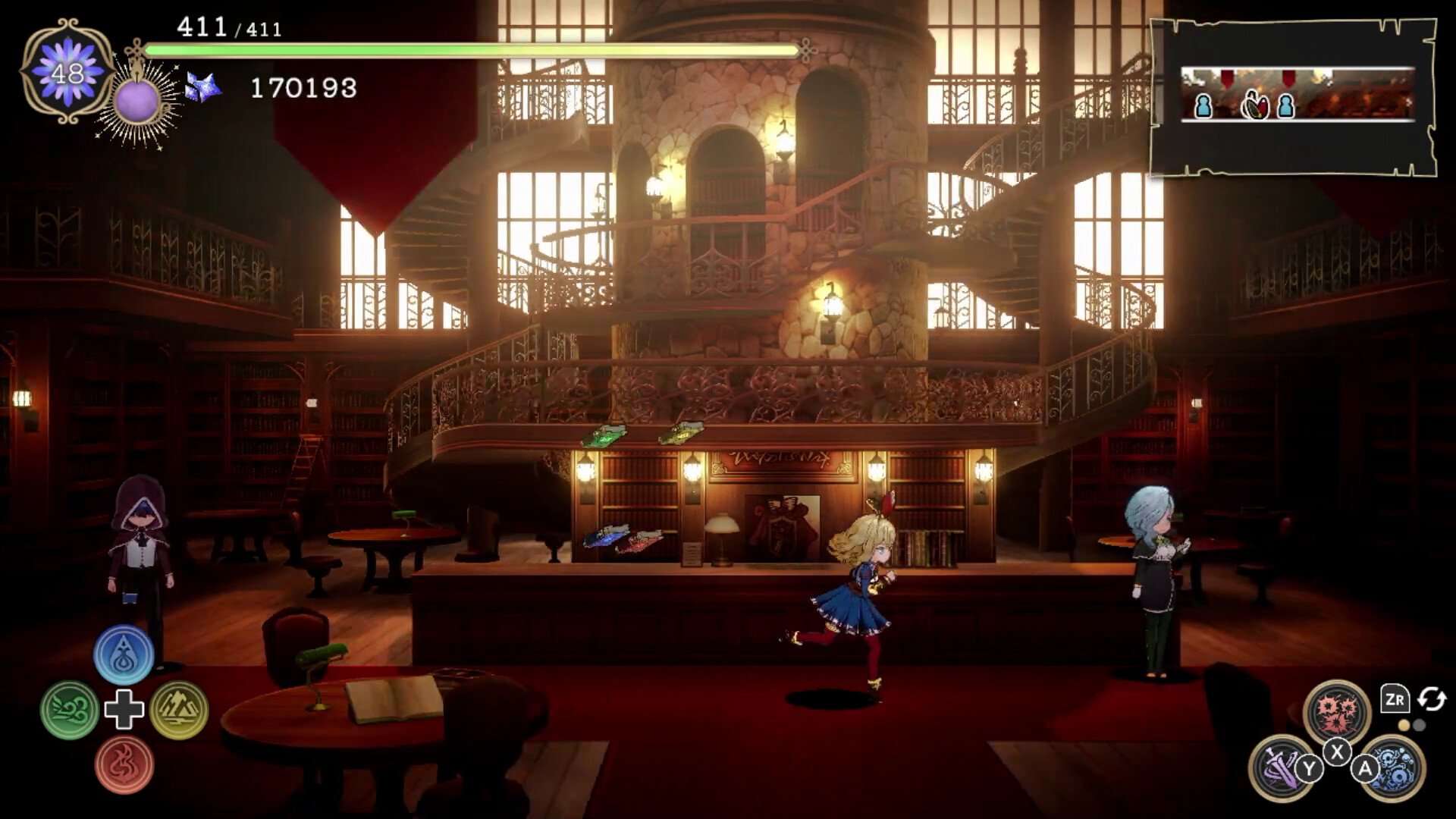This screenshot has width=1456, height=819.
Task: Switch to the gold page dot of the skill palette
Action: [1404, 726]
